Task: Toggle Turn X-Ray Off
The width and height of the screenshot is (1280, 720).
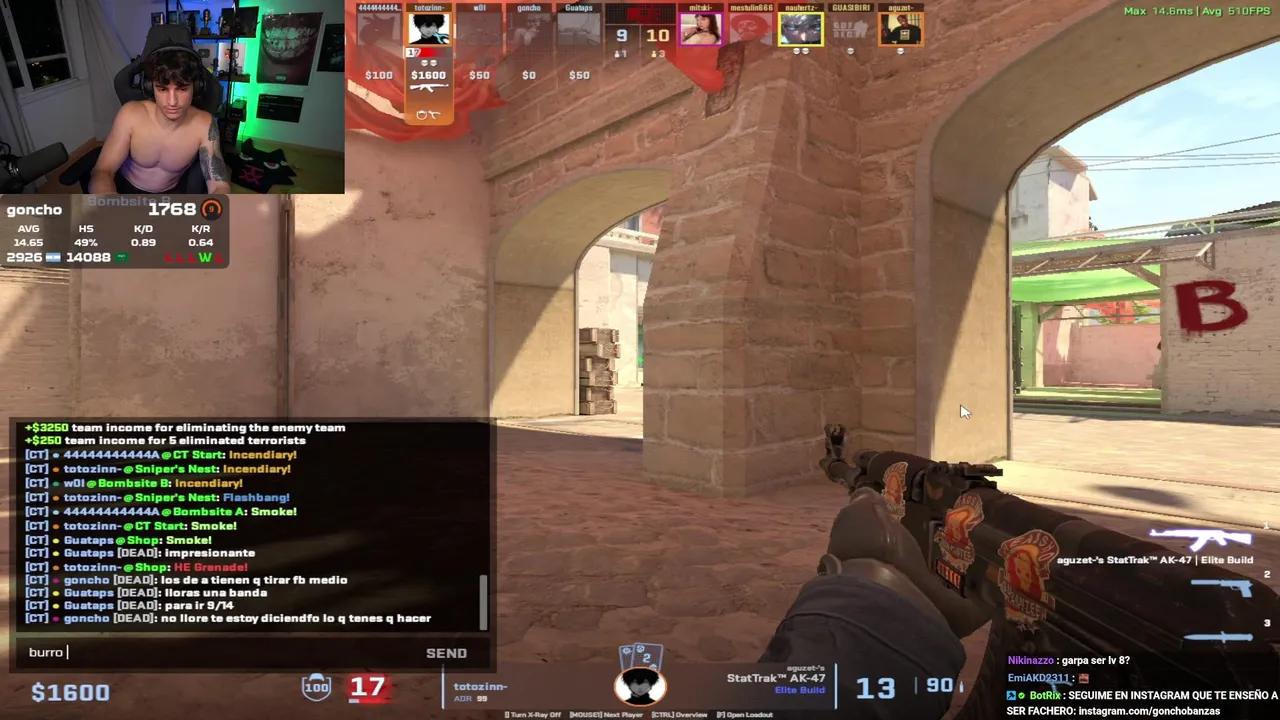Action: click(x=532, y=714)
